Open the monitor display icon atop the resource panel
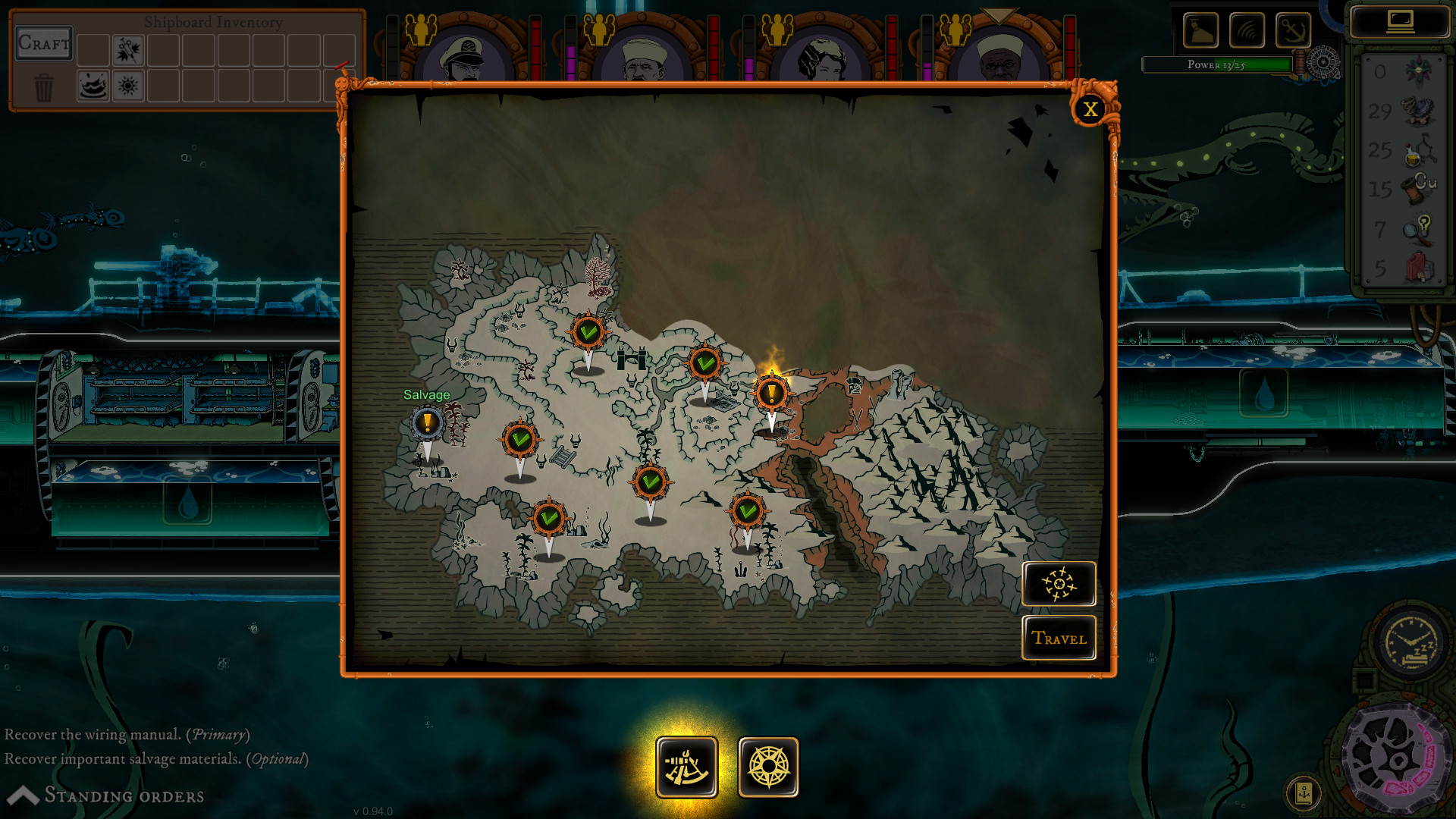This screenshot has height=819, width=1456. tap(1402, 21)
